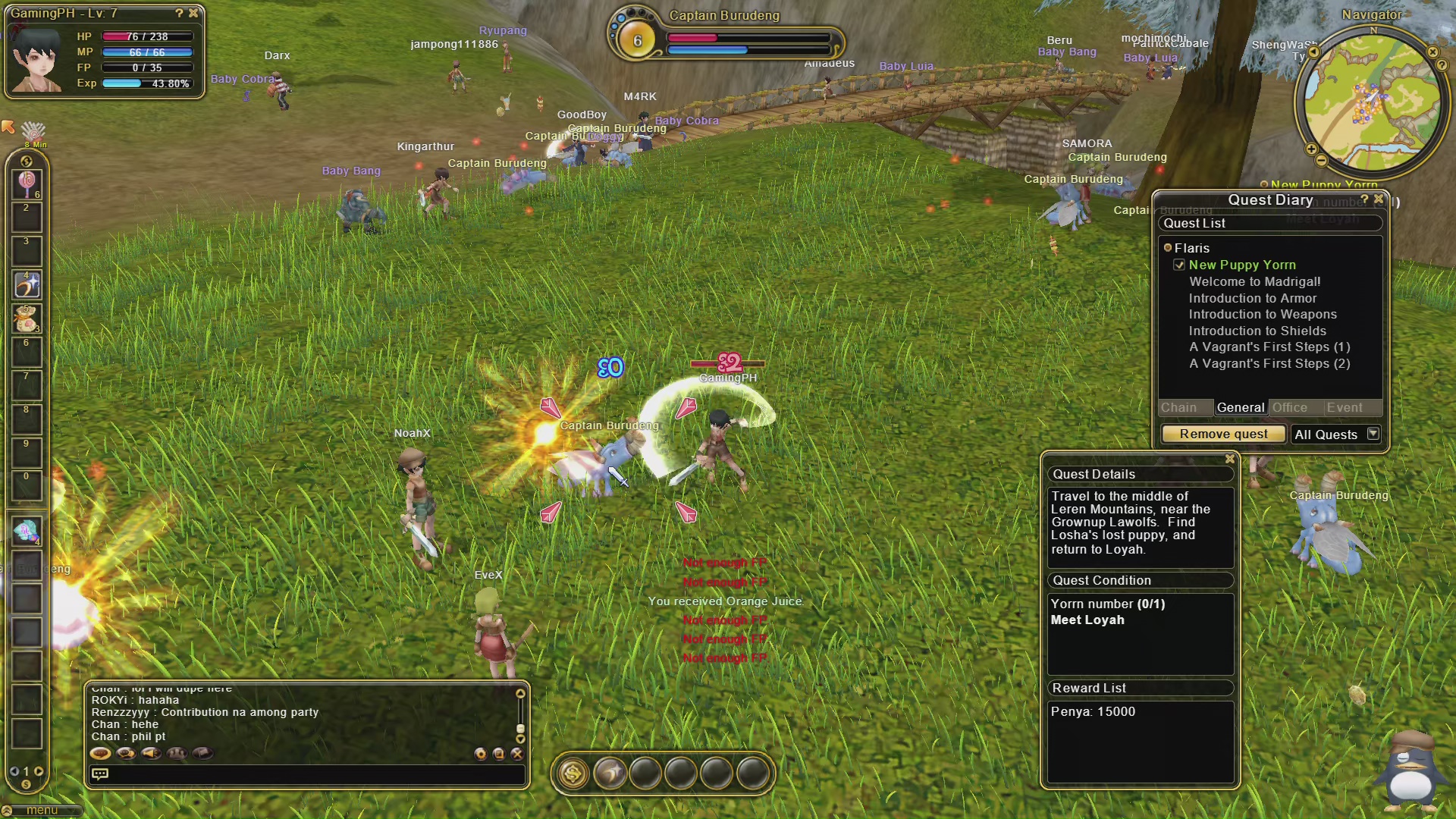Close the Quest Diary window

[x=1379, y=199]
